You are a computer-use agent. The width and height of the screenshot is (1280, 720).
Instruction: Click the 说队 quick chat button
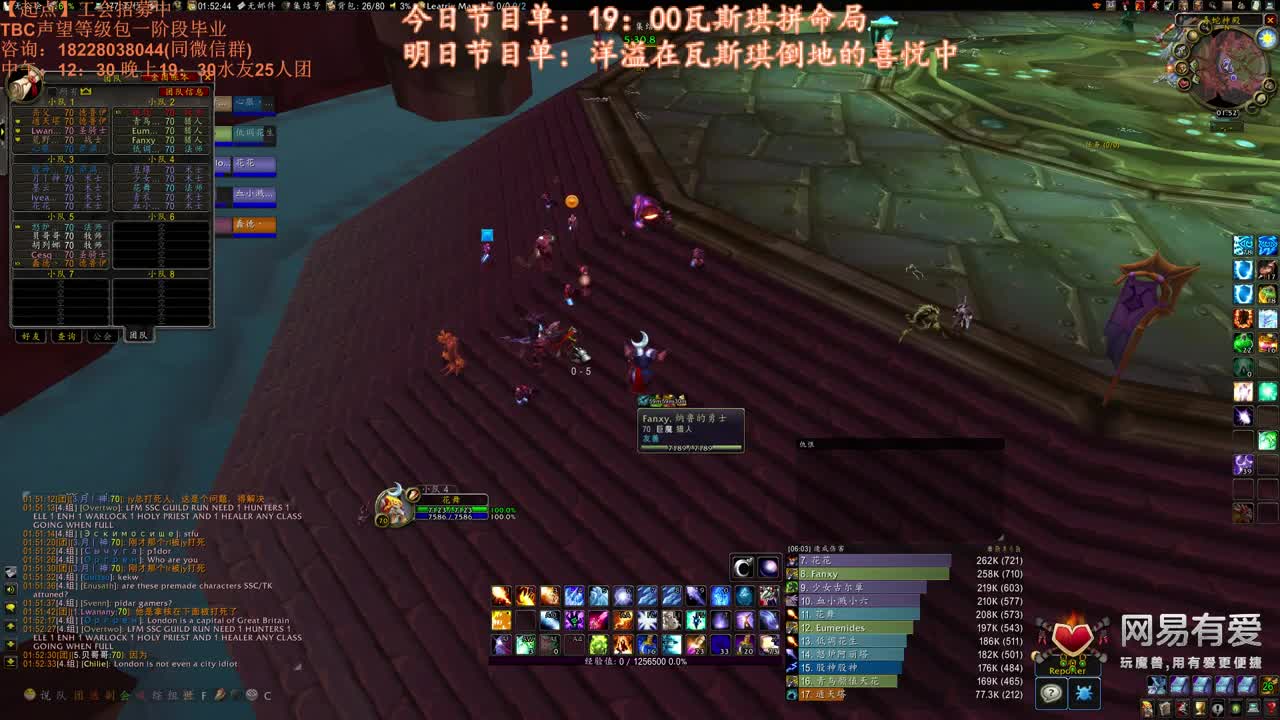point(50,694)
